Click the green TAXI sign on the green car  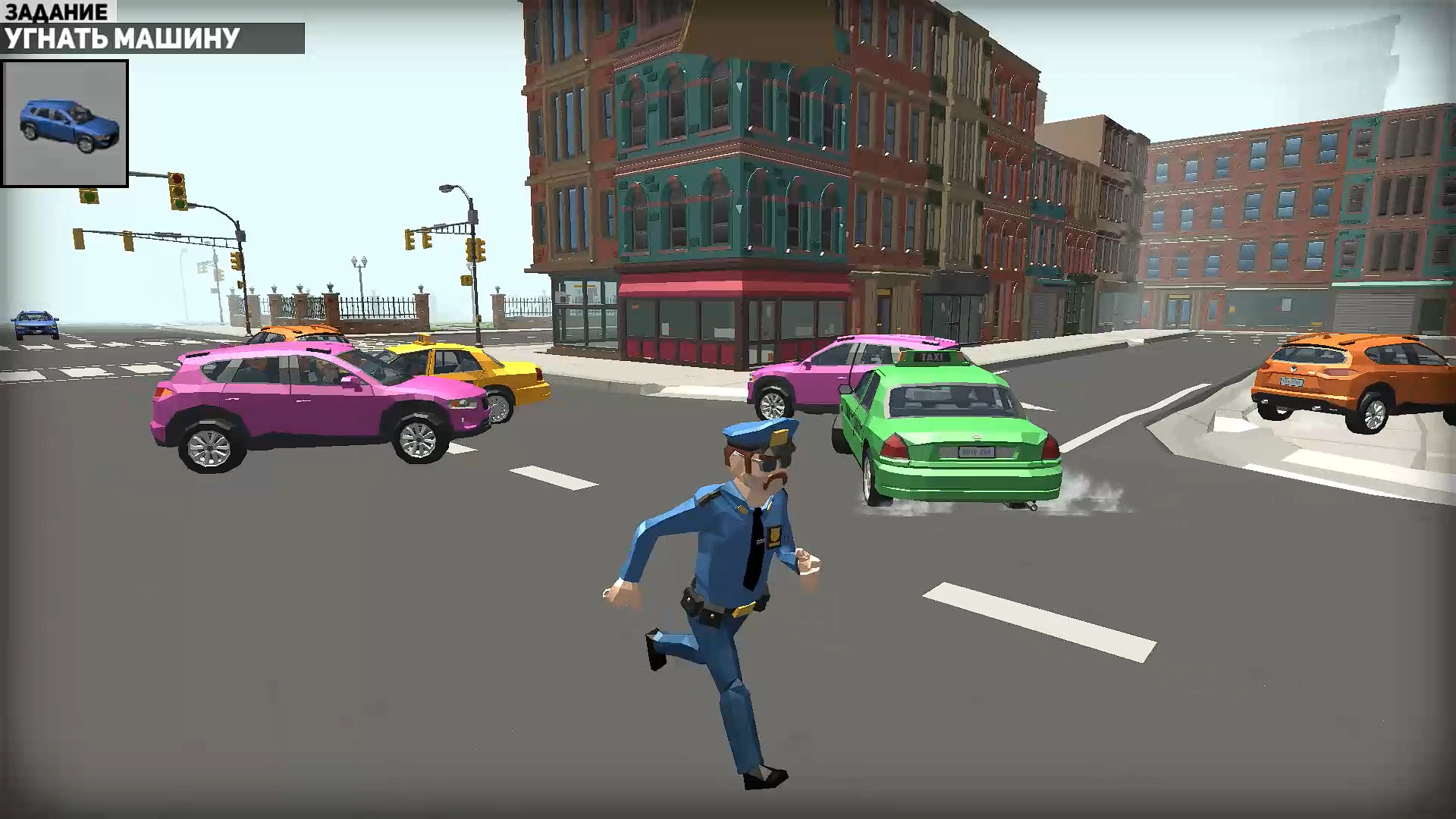click(x=931, y=356)
